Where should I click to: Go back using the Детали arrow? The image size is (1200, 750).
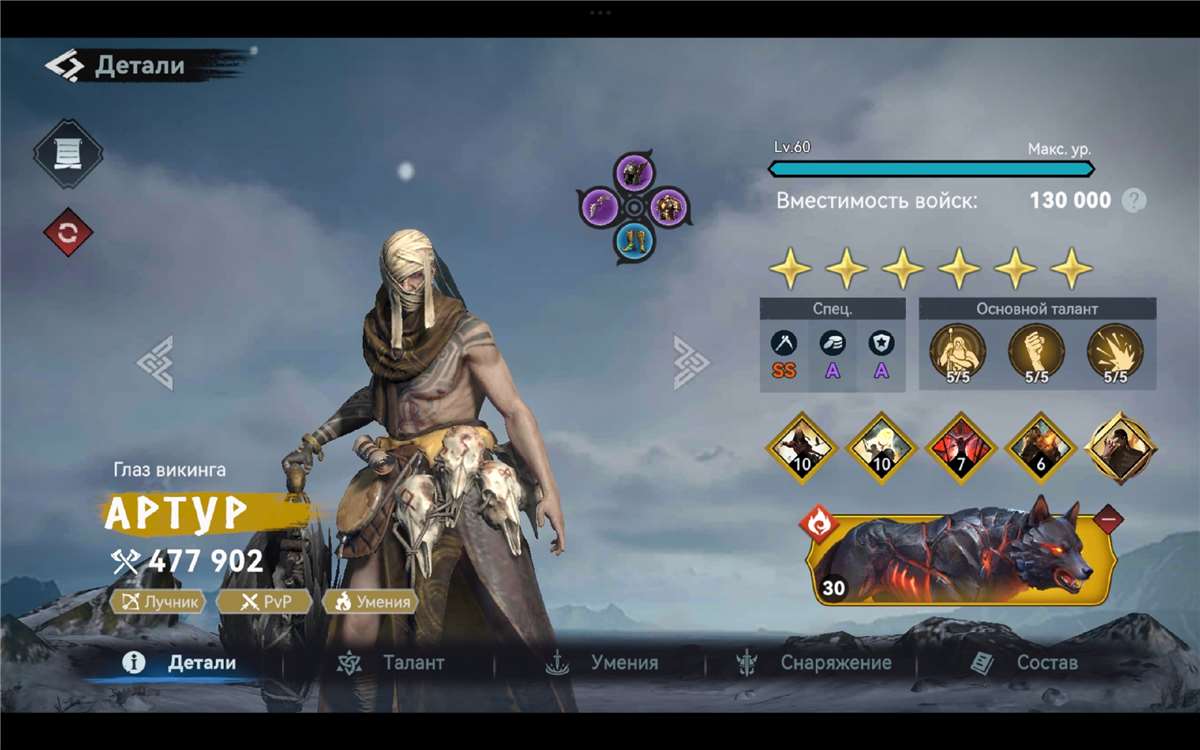(x=64, y=66)
